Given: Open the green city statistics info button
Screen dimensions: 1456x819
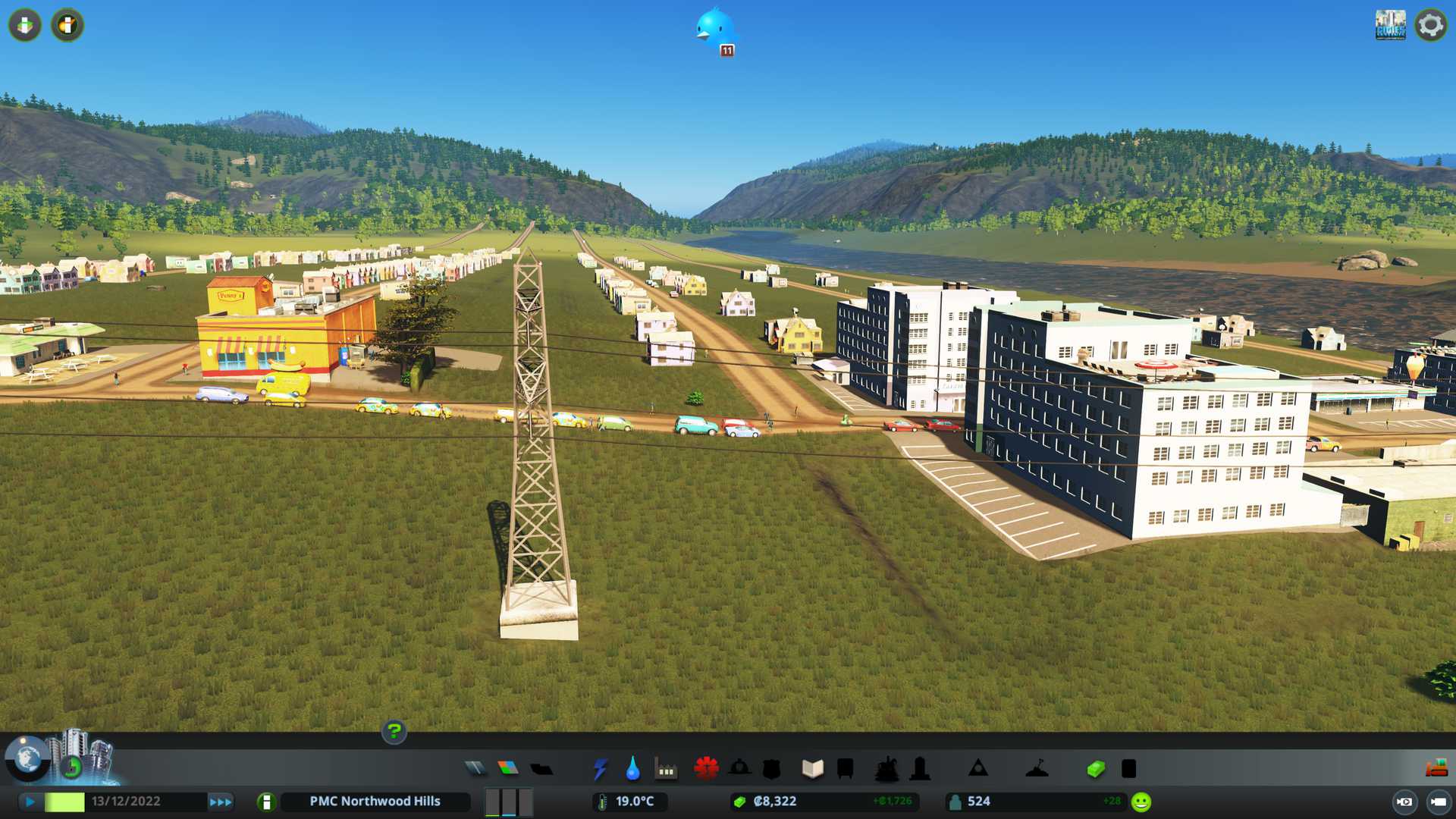Looking at the screenshot, I should (266, 802).
